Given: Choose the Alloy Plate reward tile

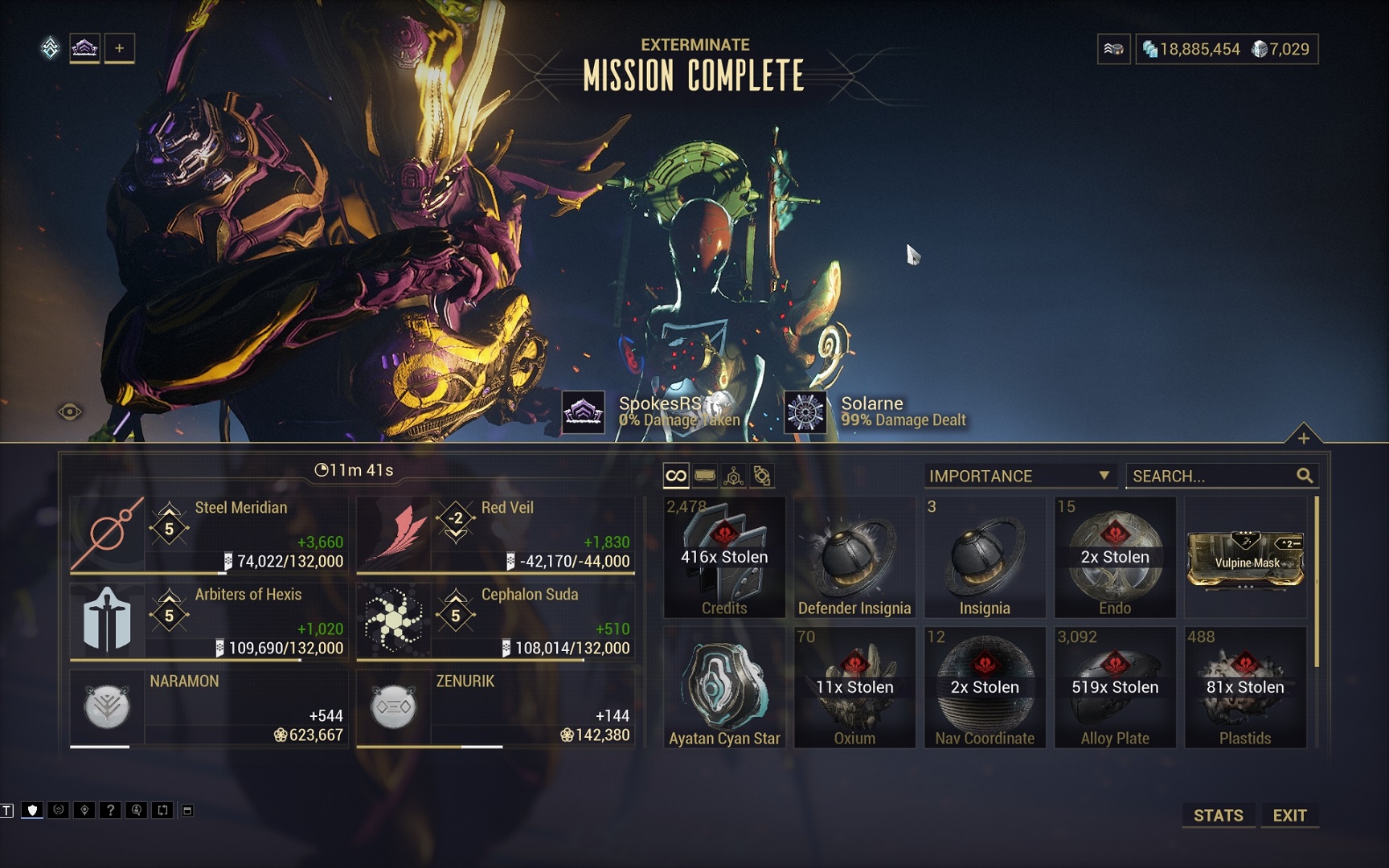Looking at the screenshot, I should coord(1115,688).
